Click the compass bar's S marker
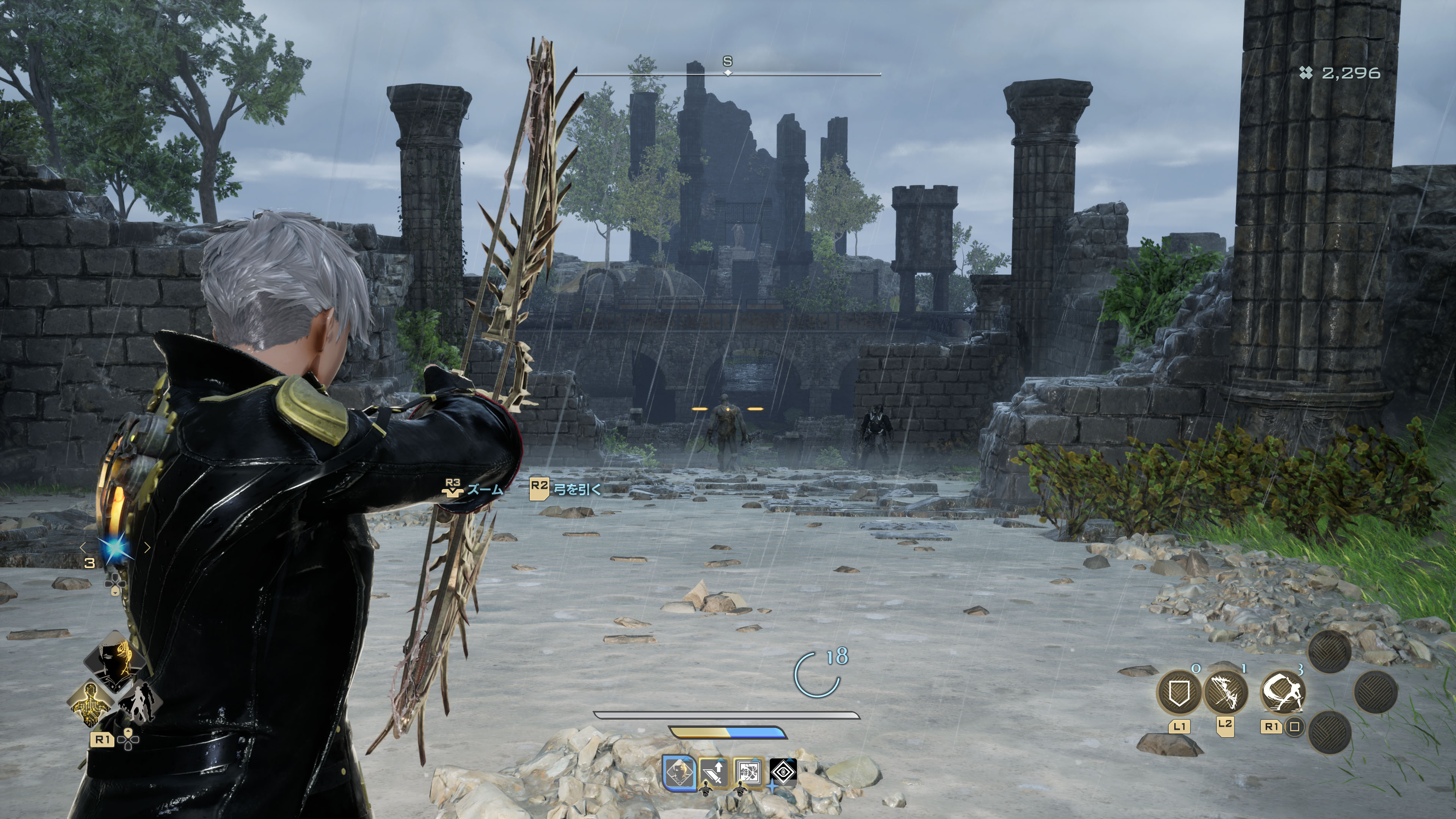 [728, 61]
